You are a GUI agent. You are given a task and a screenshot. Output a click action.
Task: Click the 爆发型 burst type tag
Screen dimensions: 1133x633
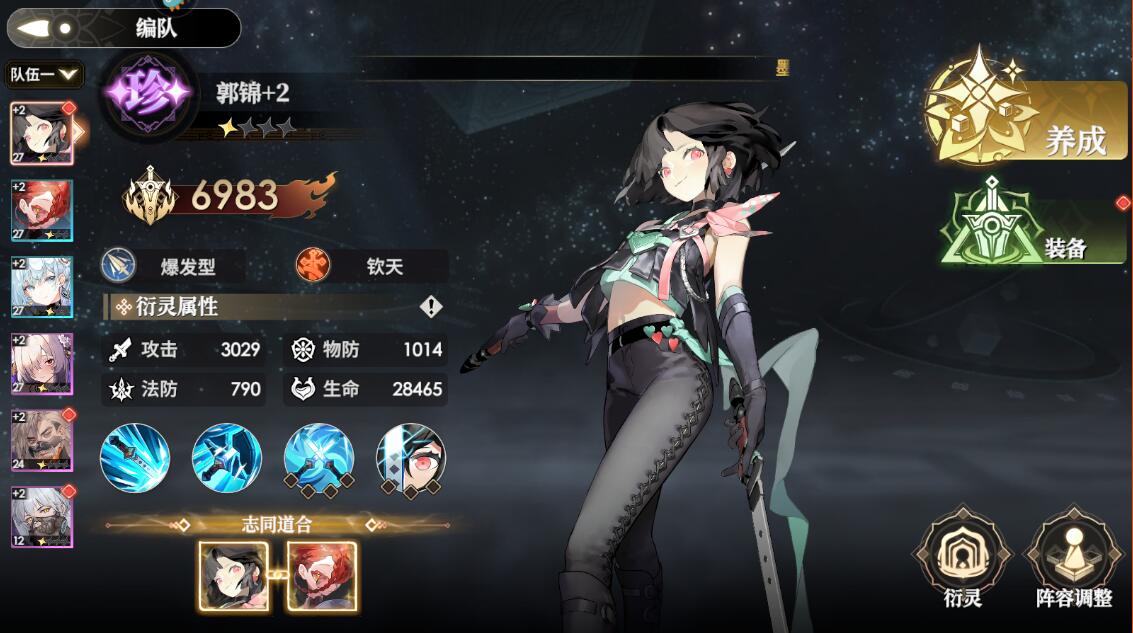pos(174,266)
